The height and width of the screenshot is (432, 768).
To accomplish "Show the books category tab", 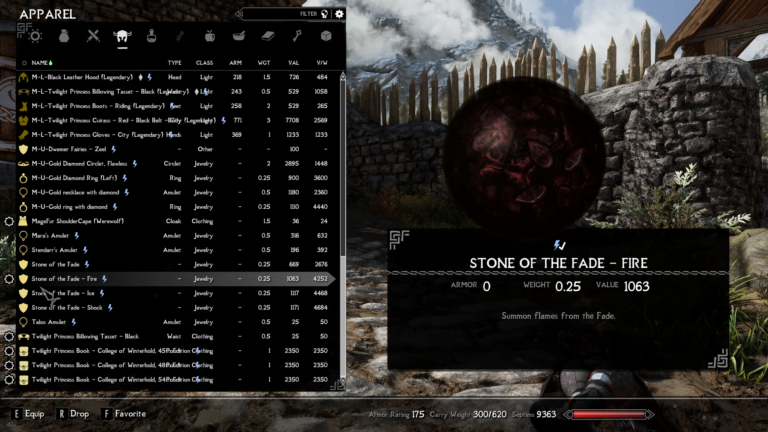I will tap(268, 37).
